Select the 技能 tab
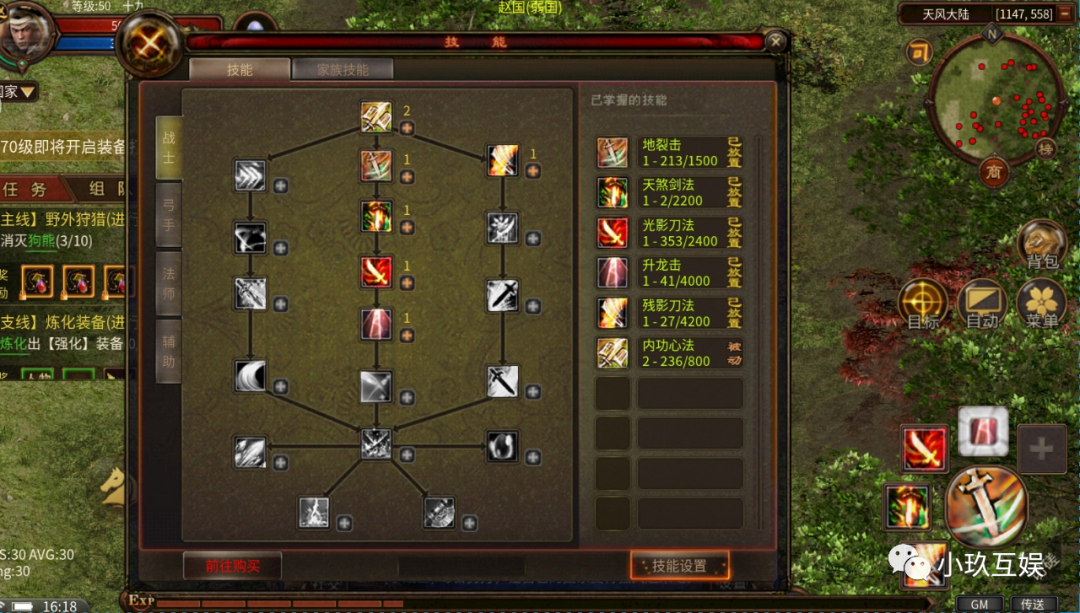This screenshot has width=1080, height=613. pos(239,70)
